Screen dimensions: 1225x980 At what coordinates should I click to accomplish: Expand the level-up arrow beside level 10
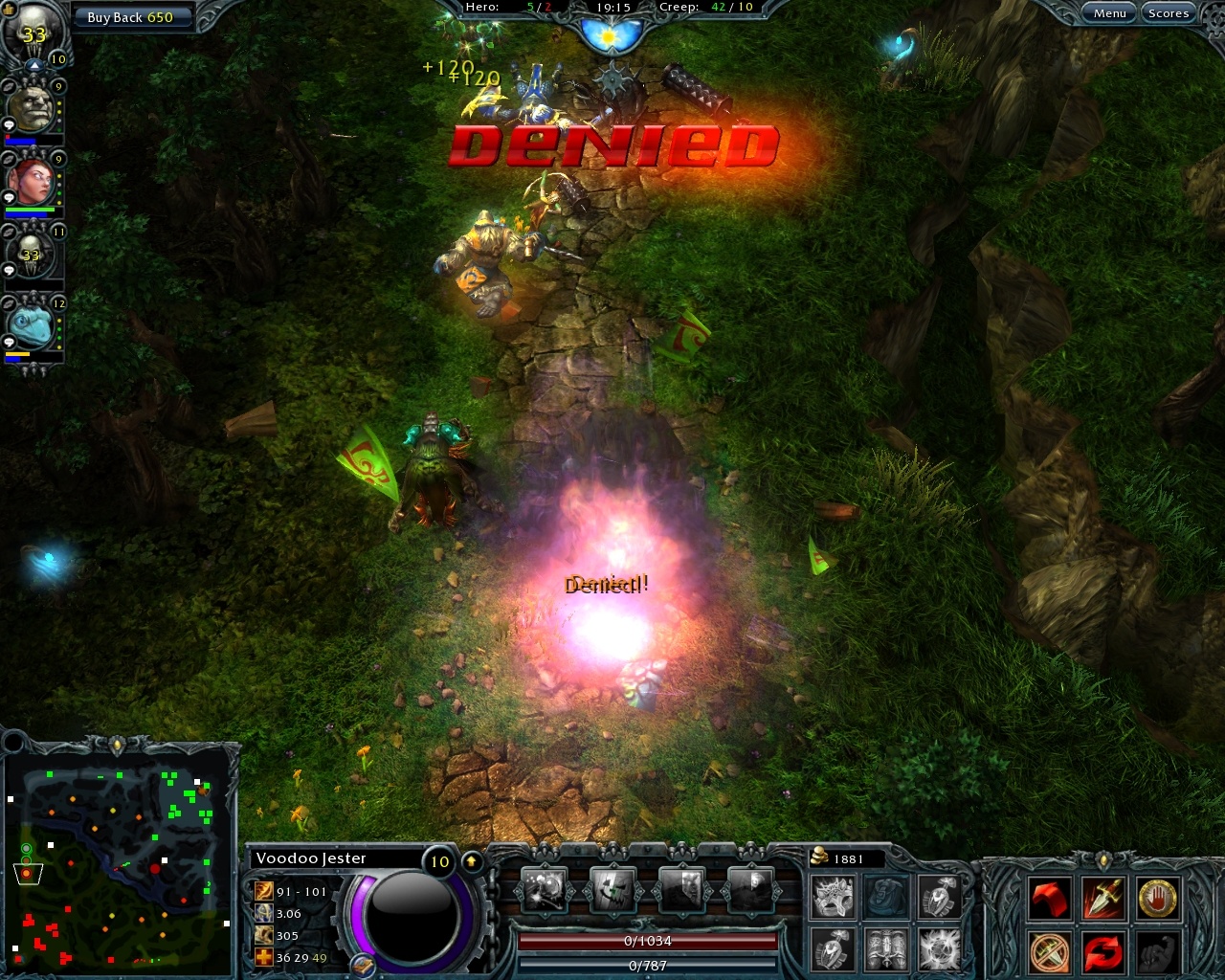[471, 860]
